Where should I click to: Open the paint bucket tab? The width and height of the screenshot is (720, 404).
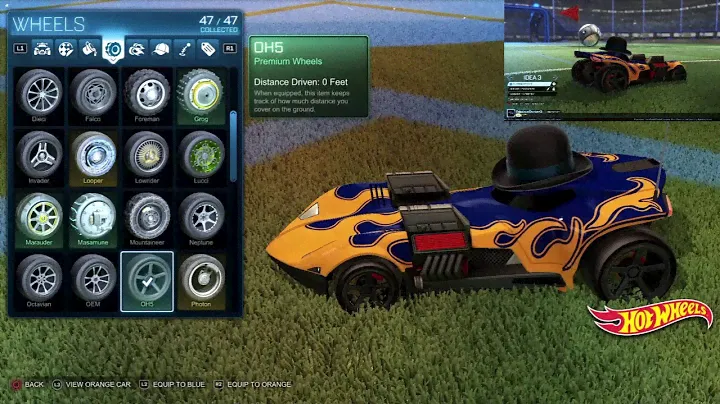point(90,48)
